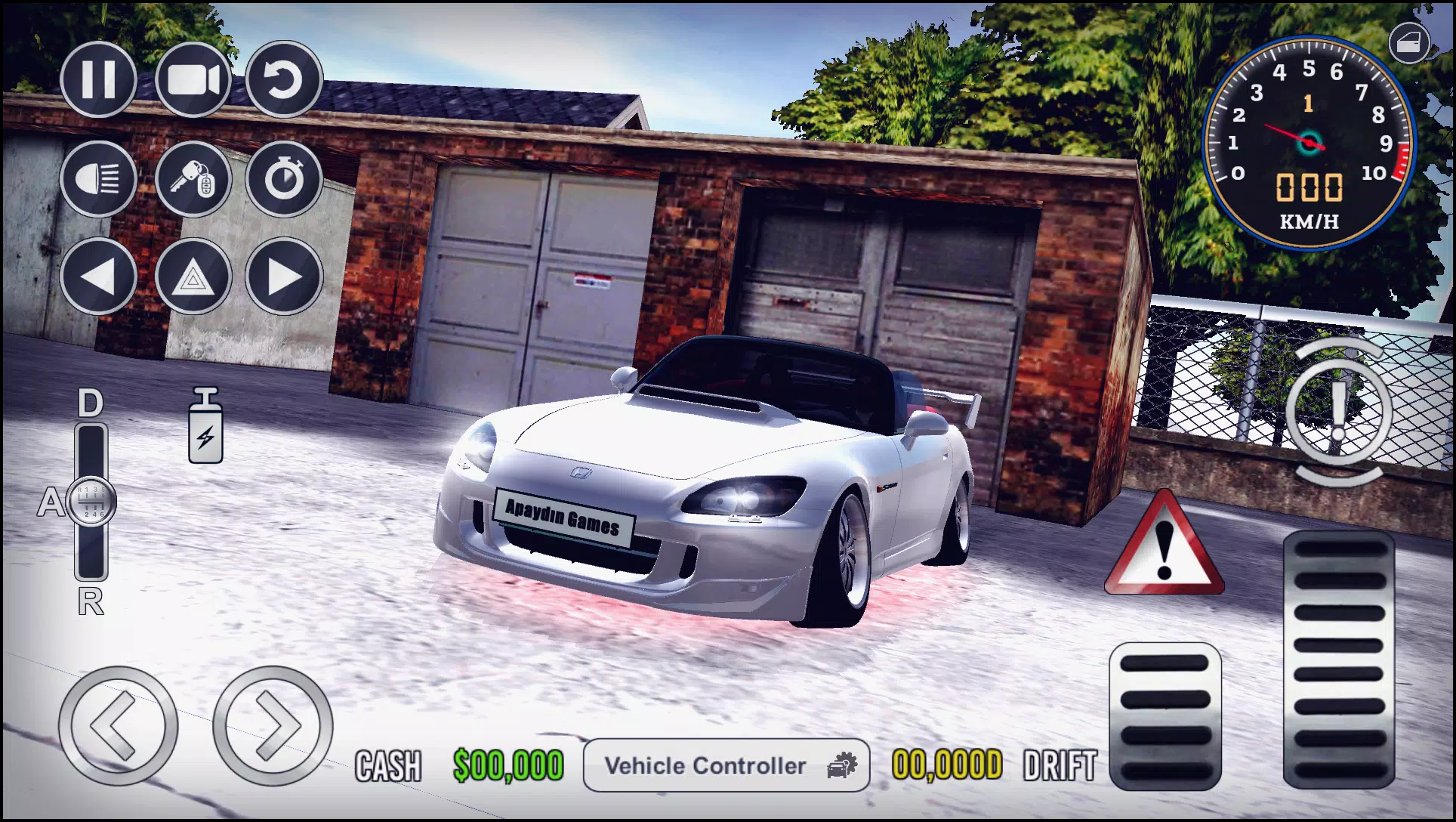Pause the game
1456x822 pixels.
click(x=99, y=79)
